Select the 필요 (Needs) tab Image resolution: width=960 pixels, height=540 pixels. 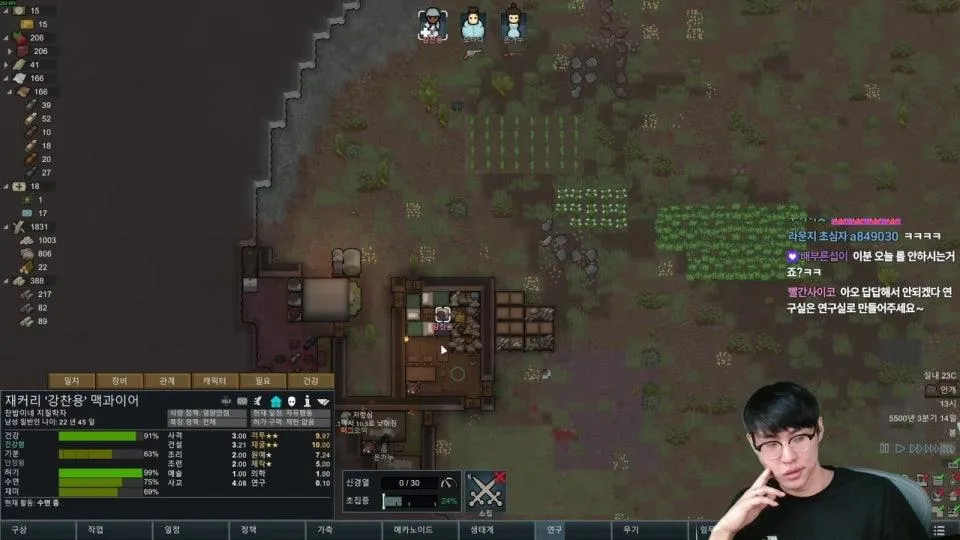pyautogui.click(x=262, y=380)
